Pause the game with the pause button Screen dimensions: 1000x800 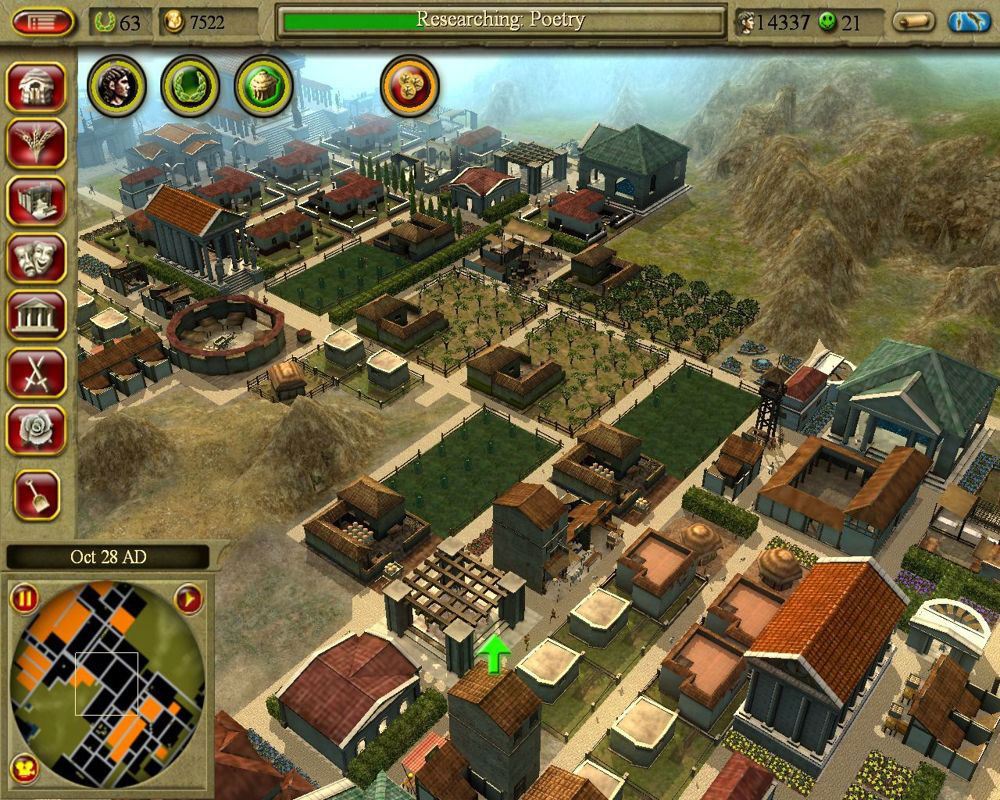(x=24, y=600)
